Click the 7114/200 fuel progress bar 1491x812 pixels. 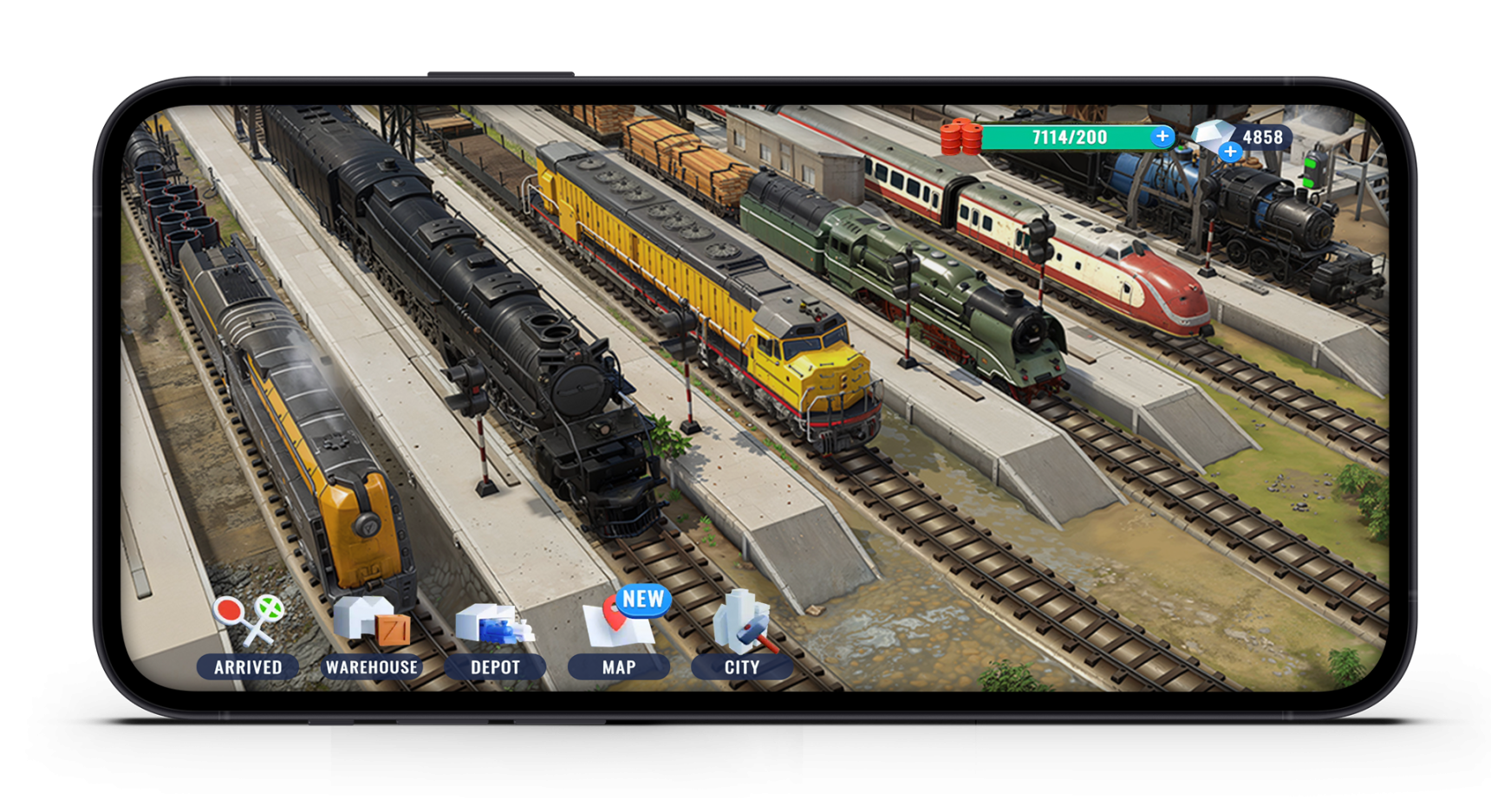[1071, 135]
